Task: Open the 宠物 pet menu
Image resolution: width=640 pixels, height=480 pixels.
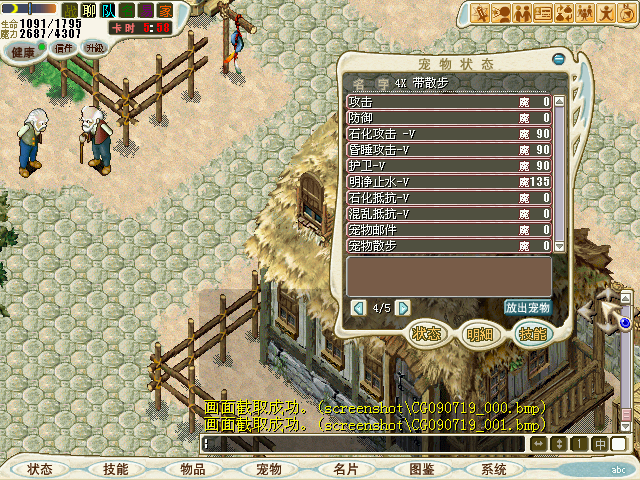Action: pos(268,469)
